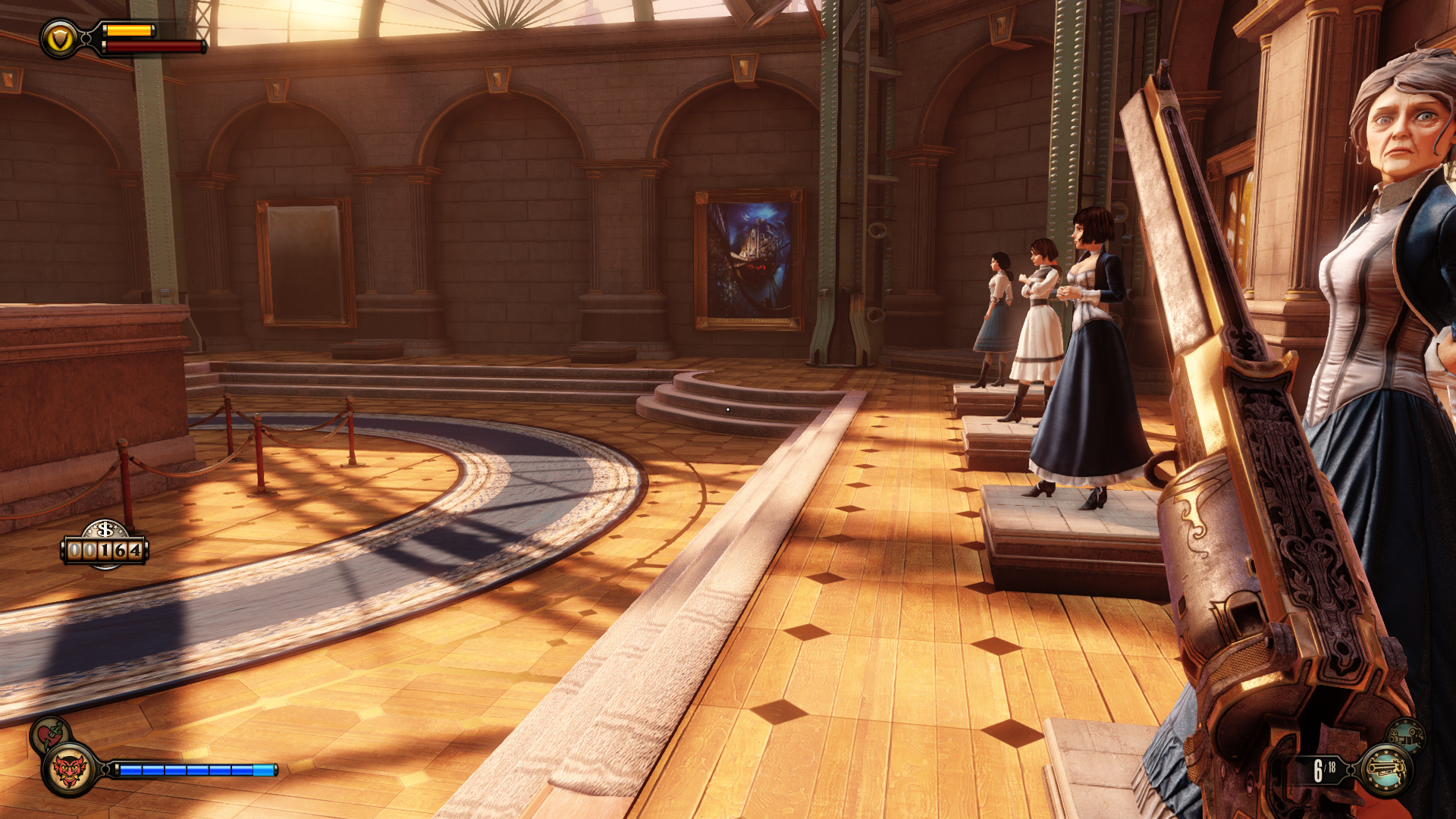Switch to the Possession heart vigor icon

(x=49, y=733)
